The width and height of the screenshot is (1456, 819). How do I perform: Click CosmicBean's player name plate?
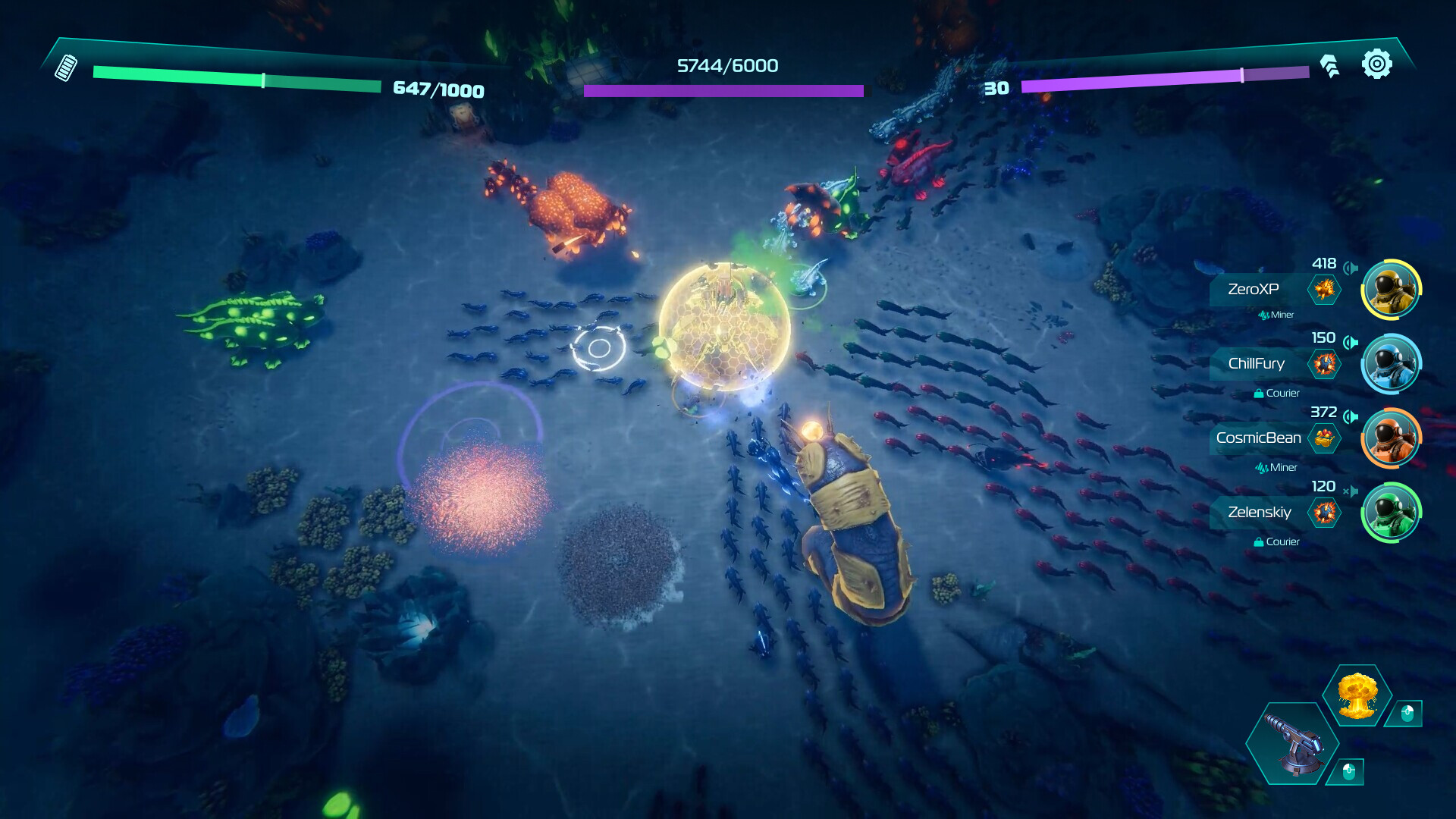coord(1257,438)
